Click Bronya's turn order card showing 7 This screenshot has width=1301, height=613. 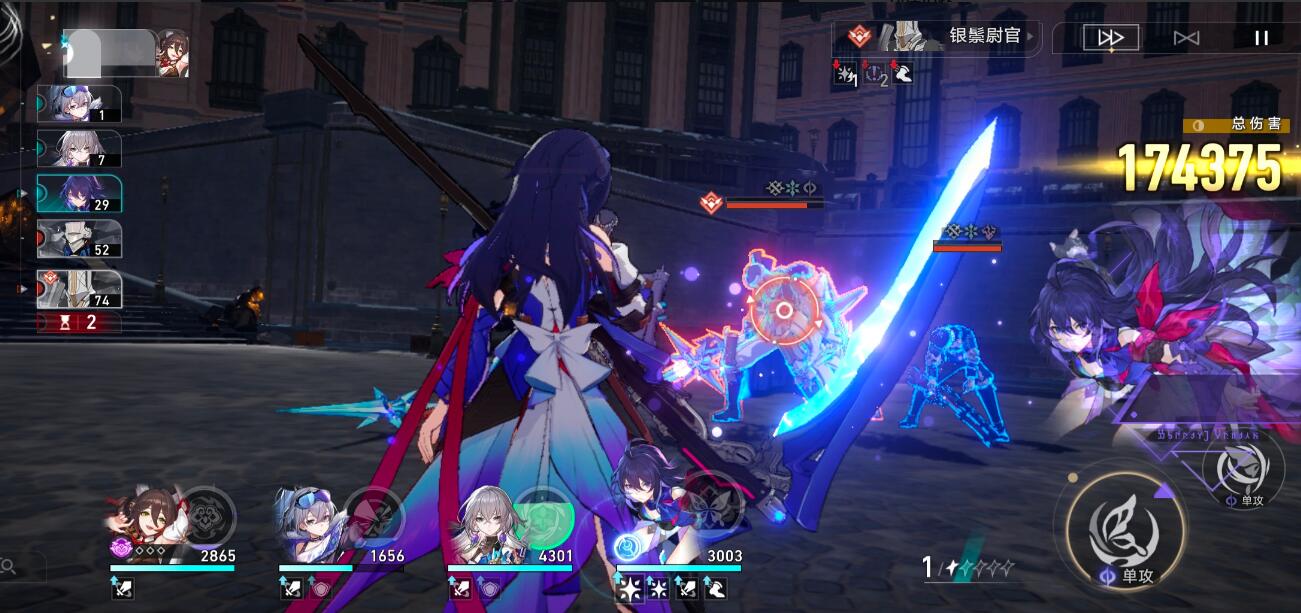tap(79, 149)
